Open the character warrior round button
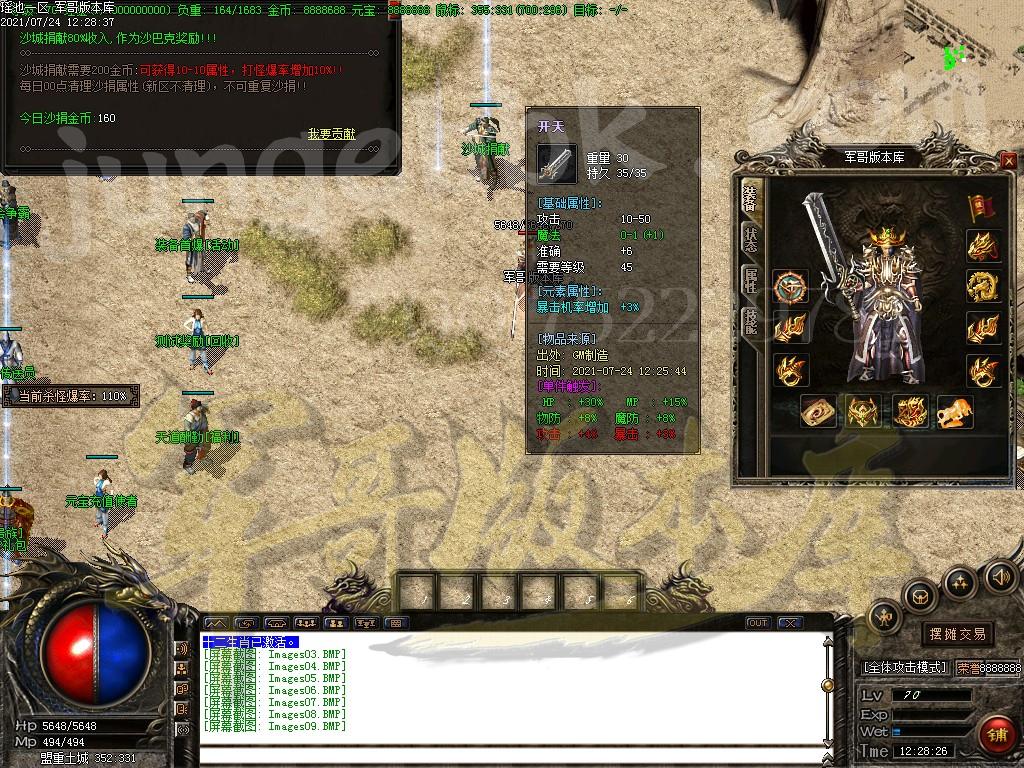Image resolution: width=1024 pixels, height=768 pixels. point(884,618)
